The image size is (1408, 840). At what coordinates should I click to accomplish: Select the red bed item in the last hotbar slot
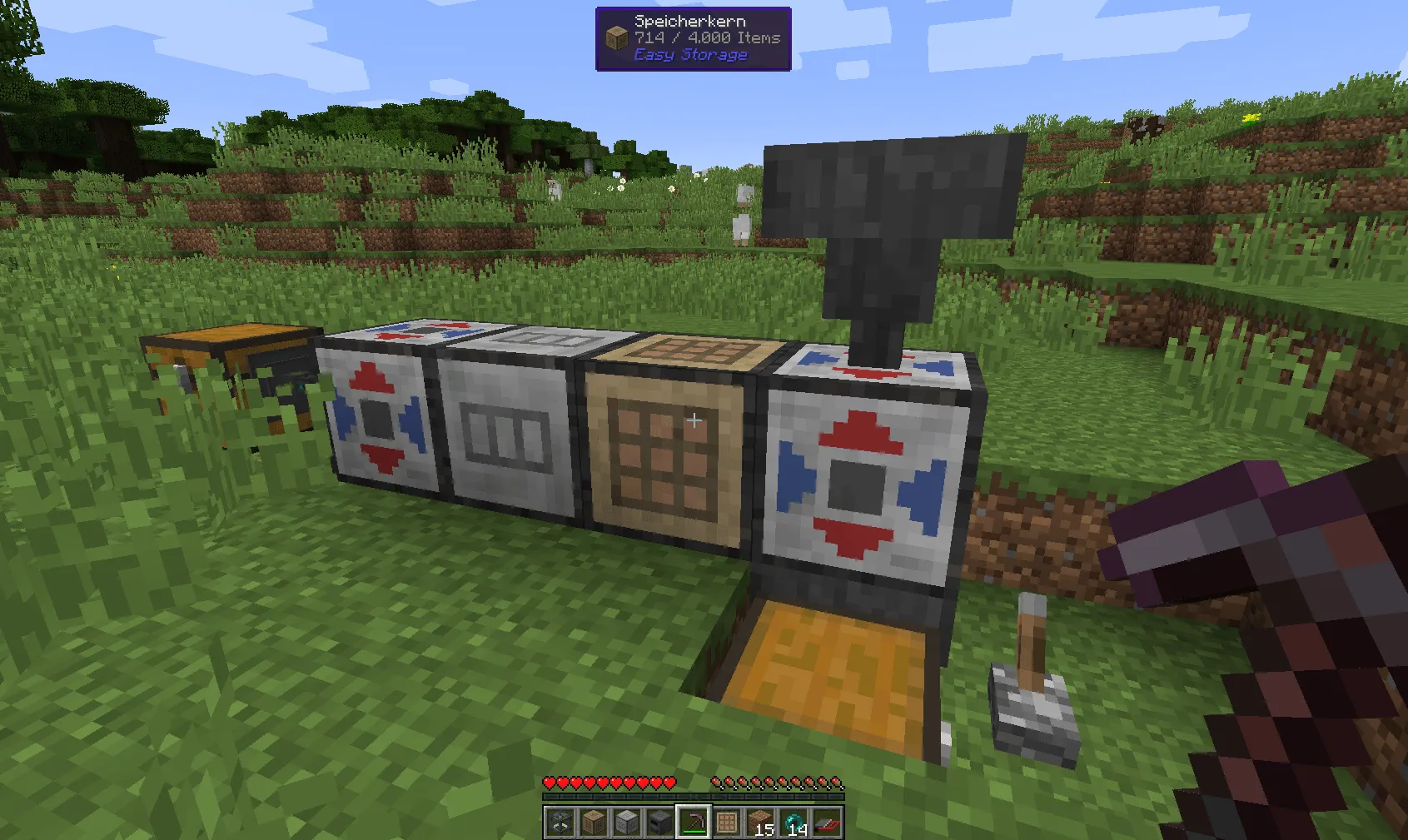826,820
